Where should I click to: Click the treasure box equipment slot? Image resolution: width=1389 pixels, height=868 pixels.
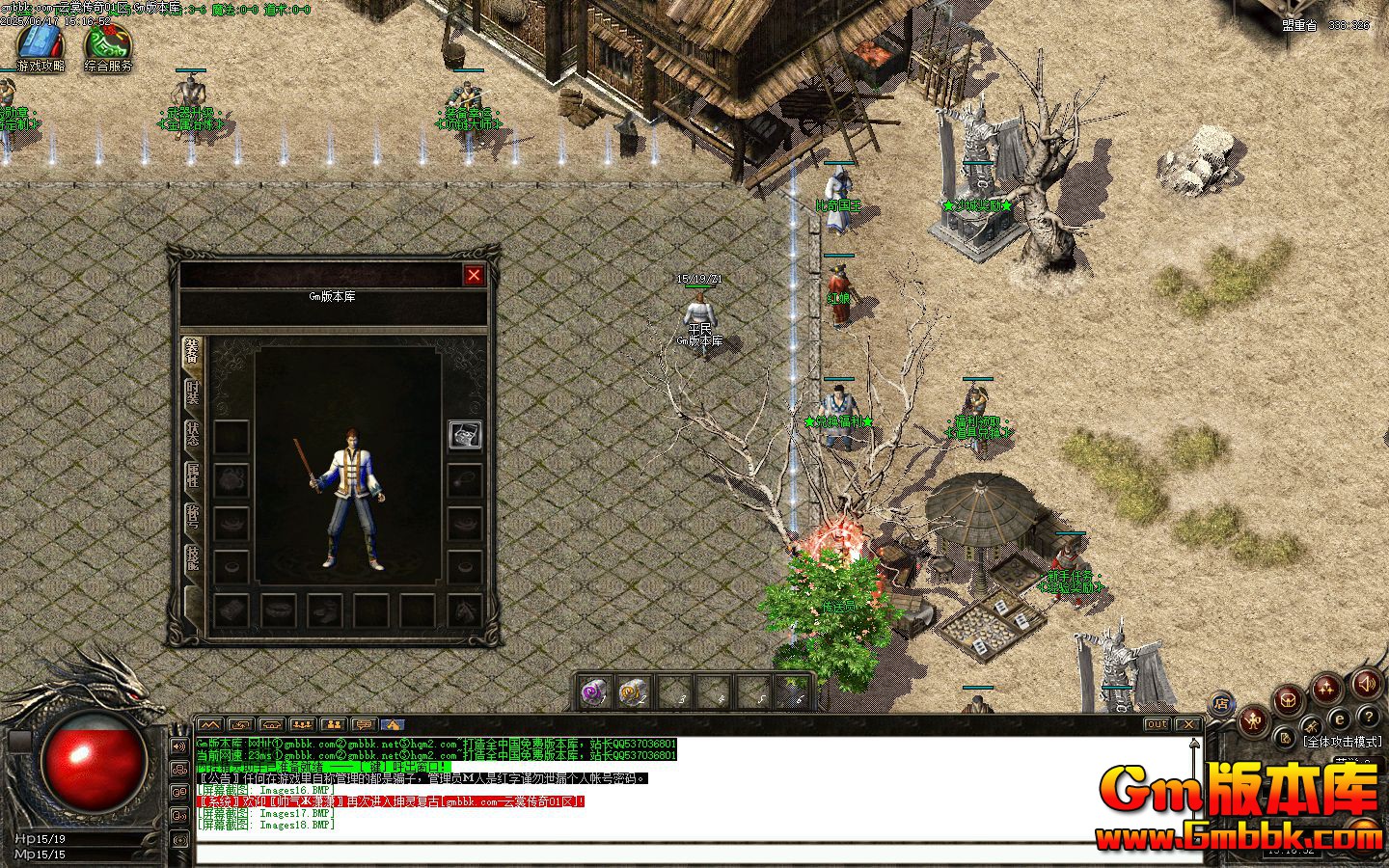tap(465, 434)
